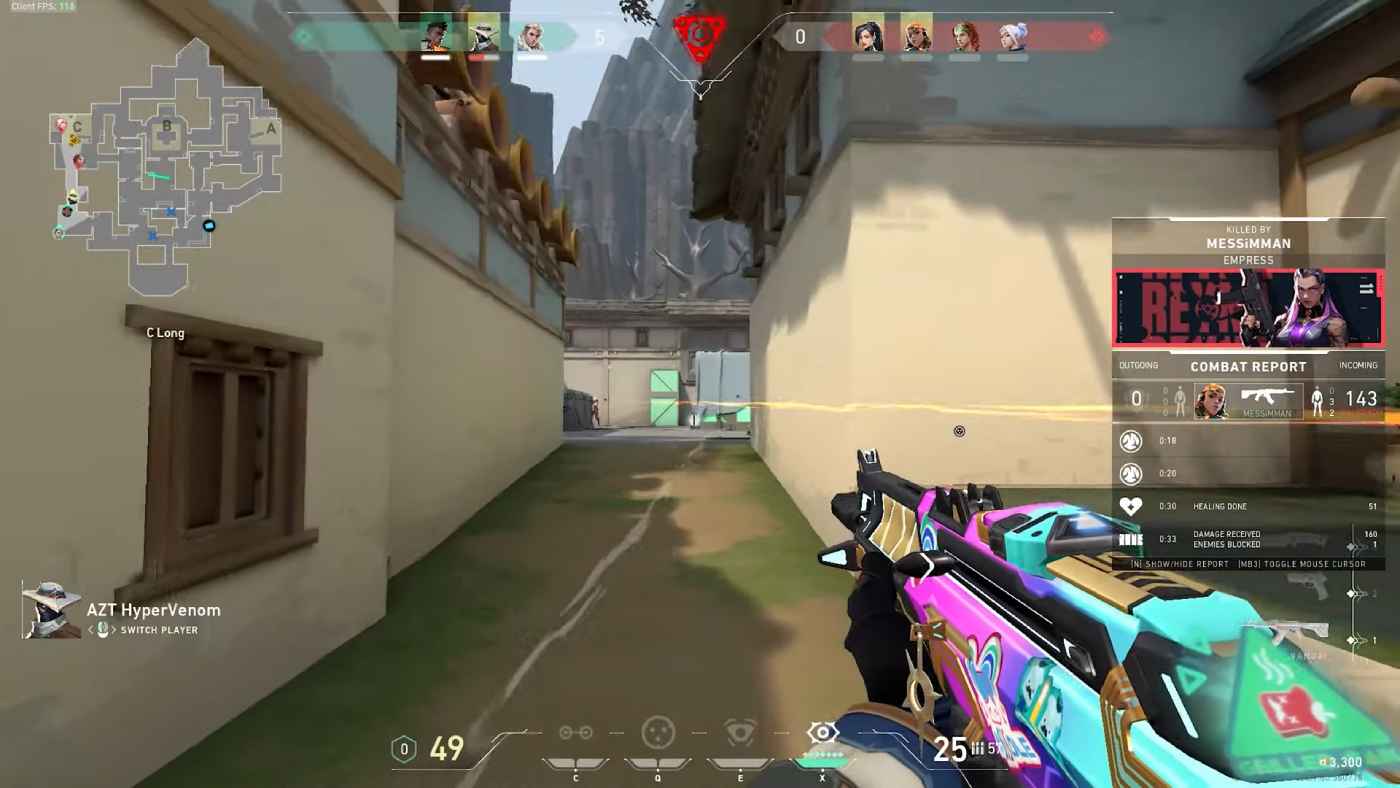Image resolution: width=1400 pixels, height=788 pixels.
Task: Open the MESSiMMAN killer banner card
Action: (x=1248, y=308)
